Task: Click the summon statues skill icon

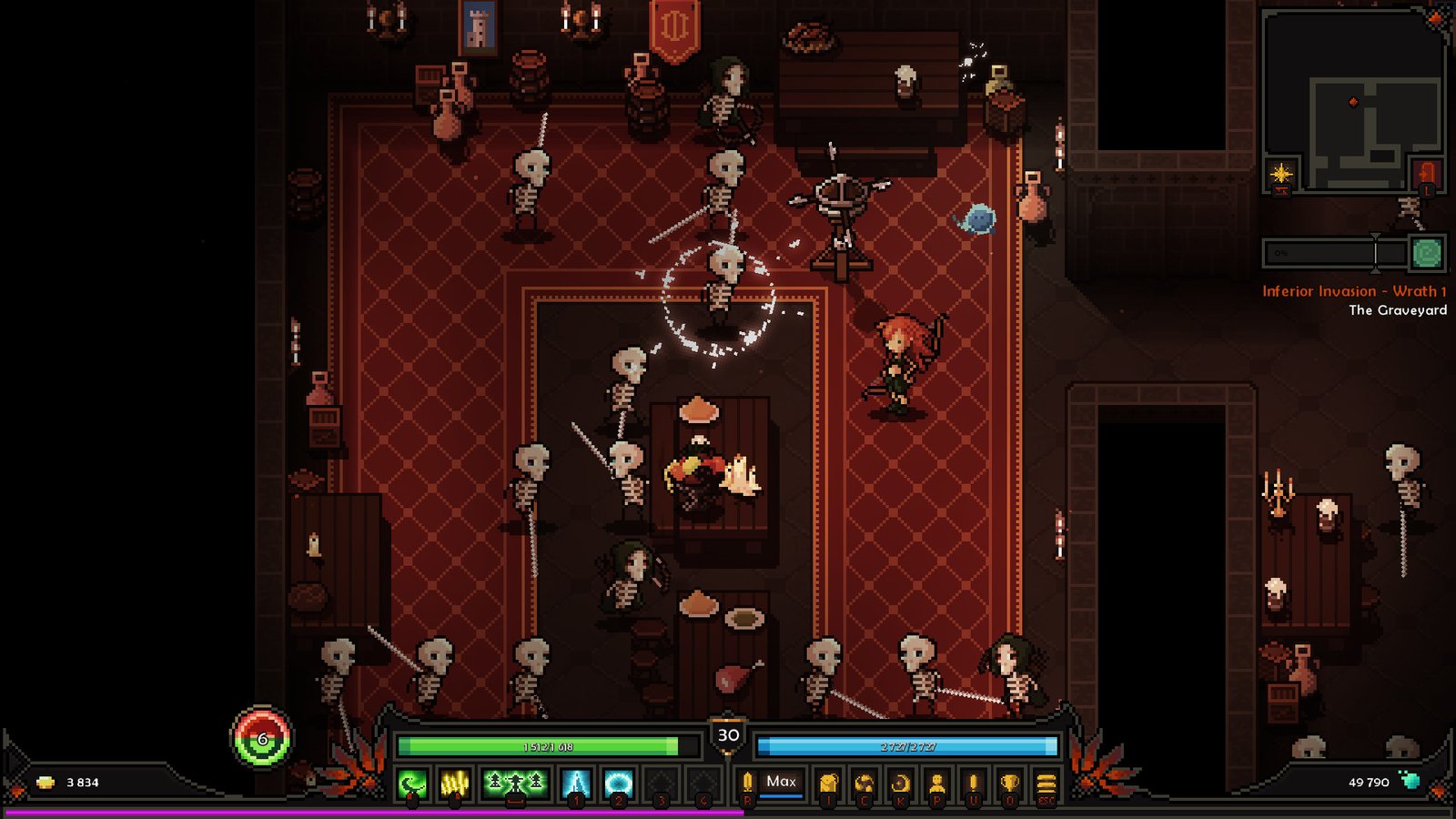Action: 513,783
